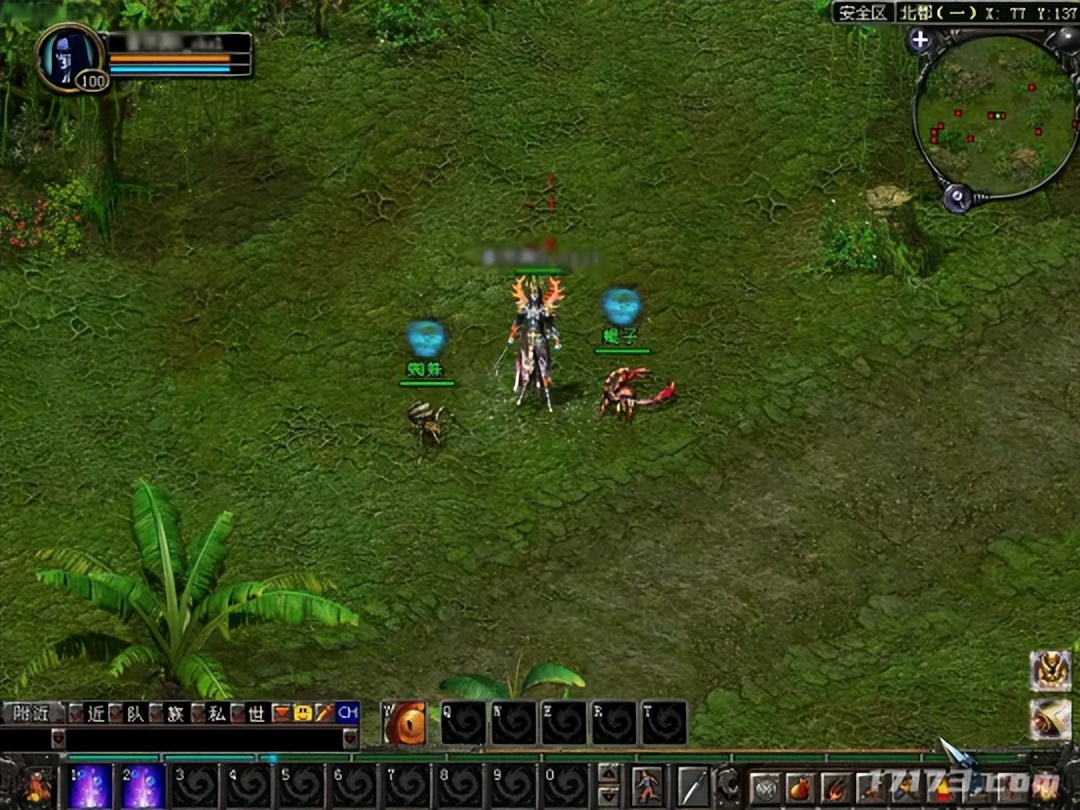Activate the purple skill in hotbar slot 1
Screen dimensions: 1080x810
point(91,786)
